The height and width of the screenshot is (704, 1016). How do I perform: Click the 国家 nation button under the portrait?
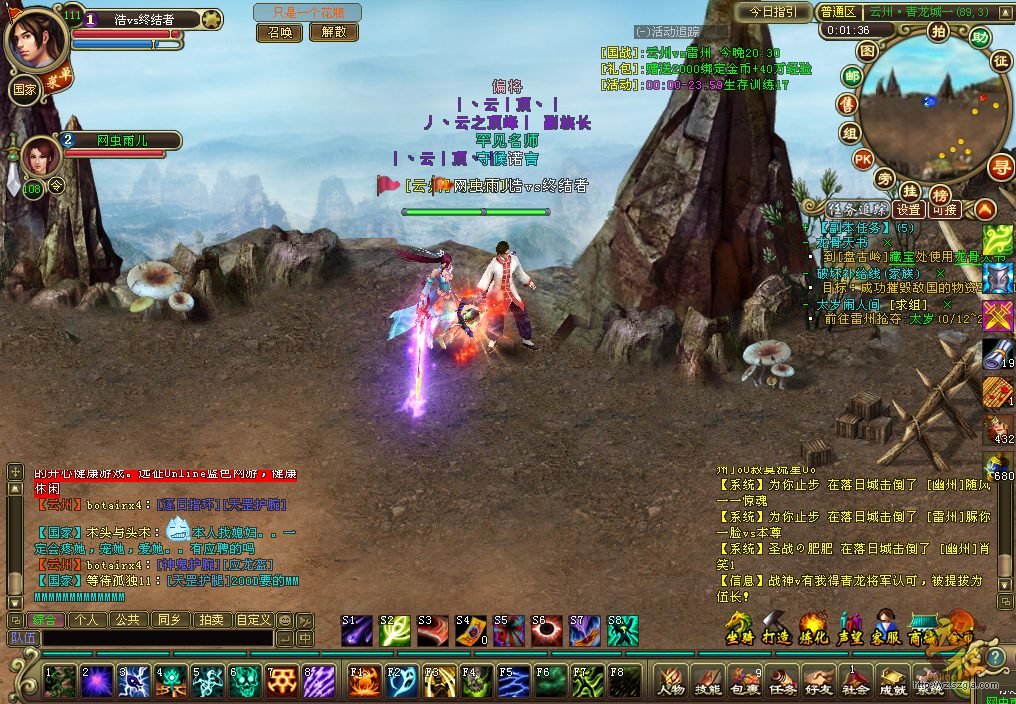24,88
